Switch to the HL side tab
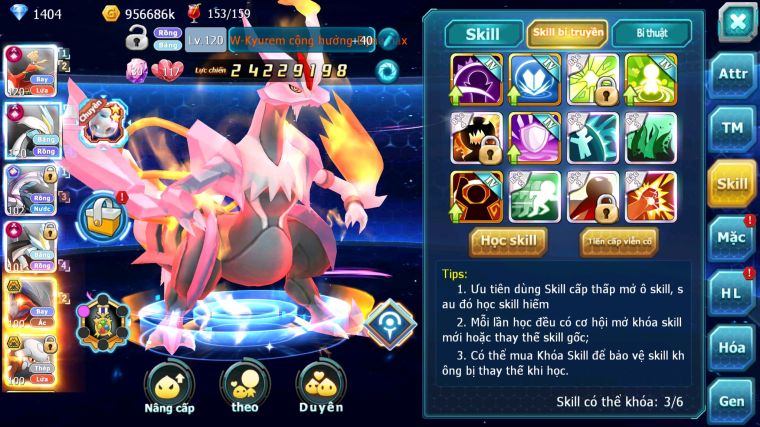 click(x=732, y=293)
